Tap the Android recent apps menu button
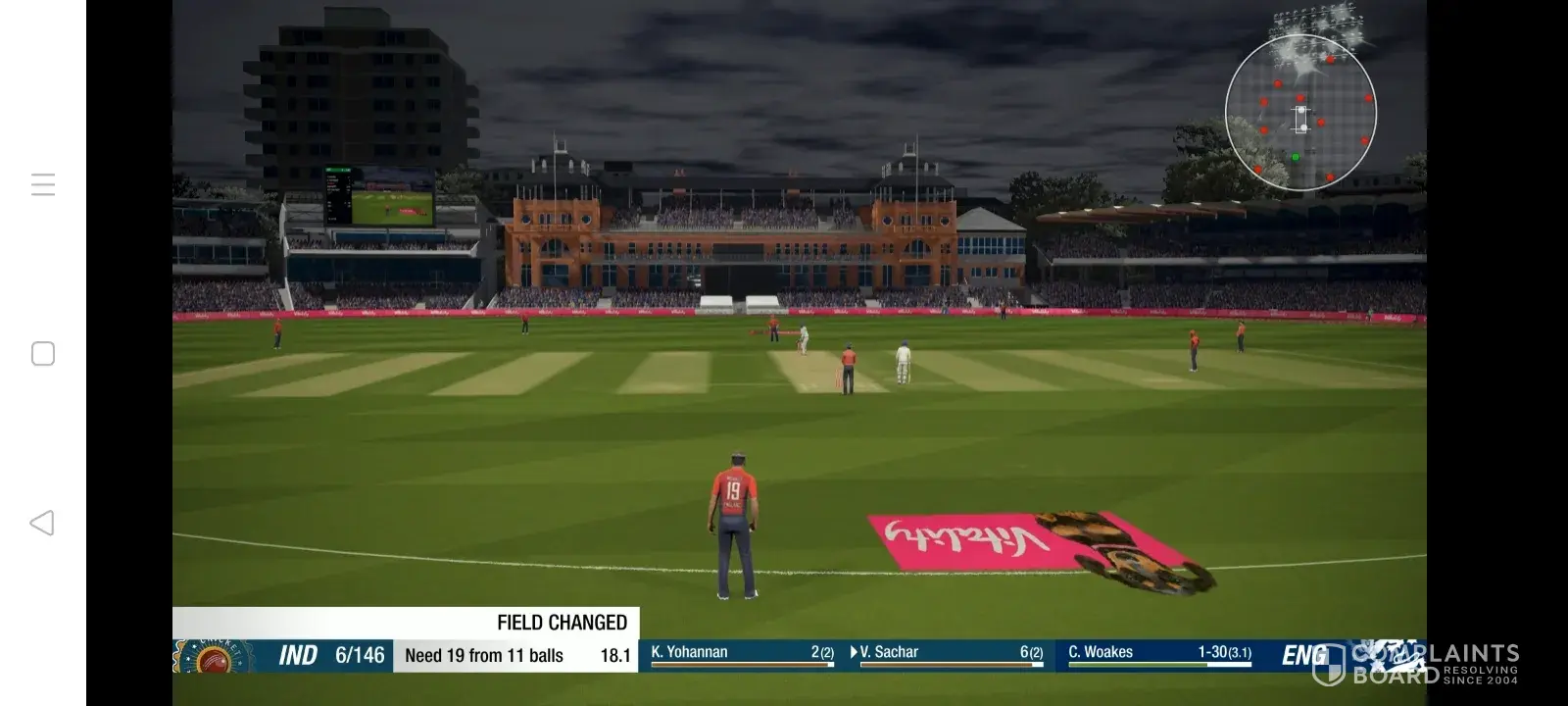This screenshot has width=1568, height=706. 43,184
